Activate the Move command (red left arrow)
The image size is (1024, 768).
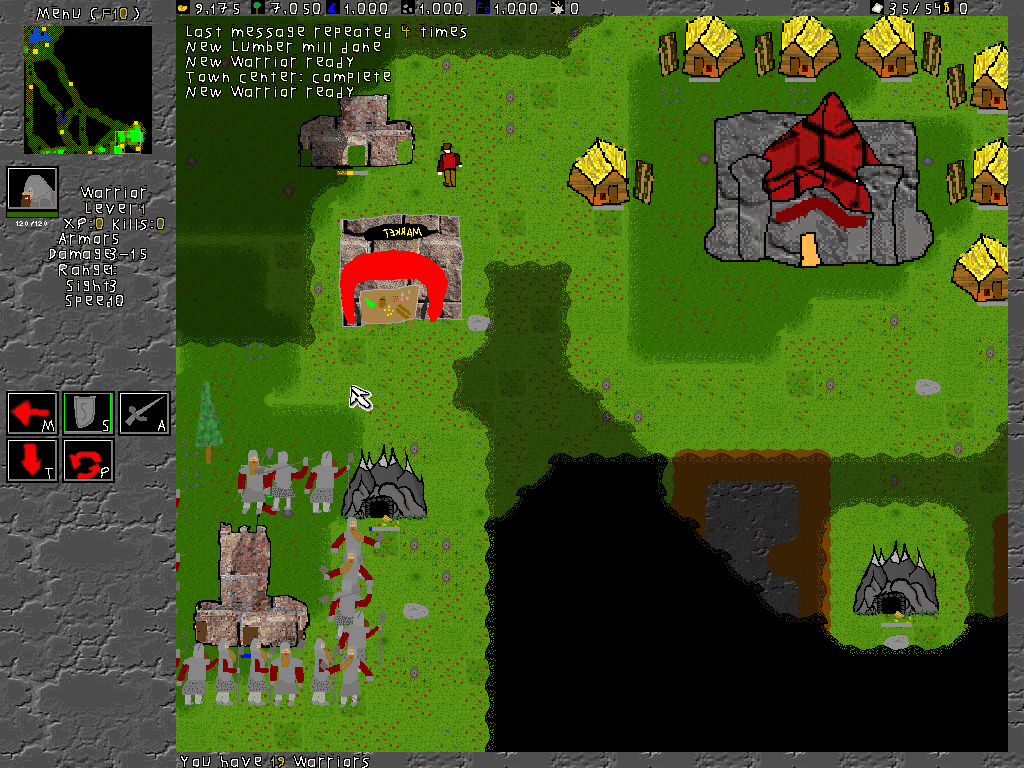(32, 413)
